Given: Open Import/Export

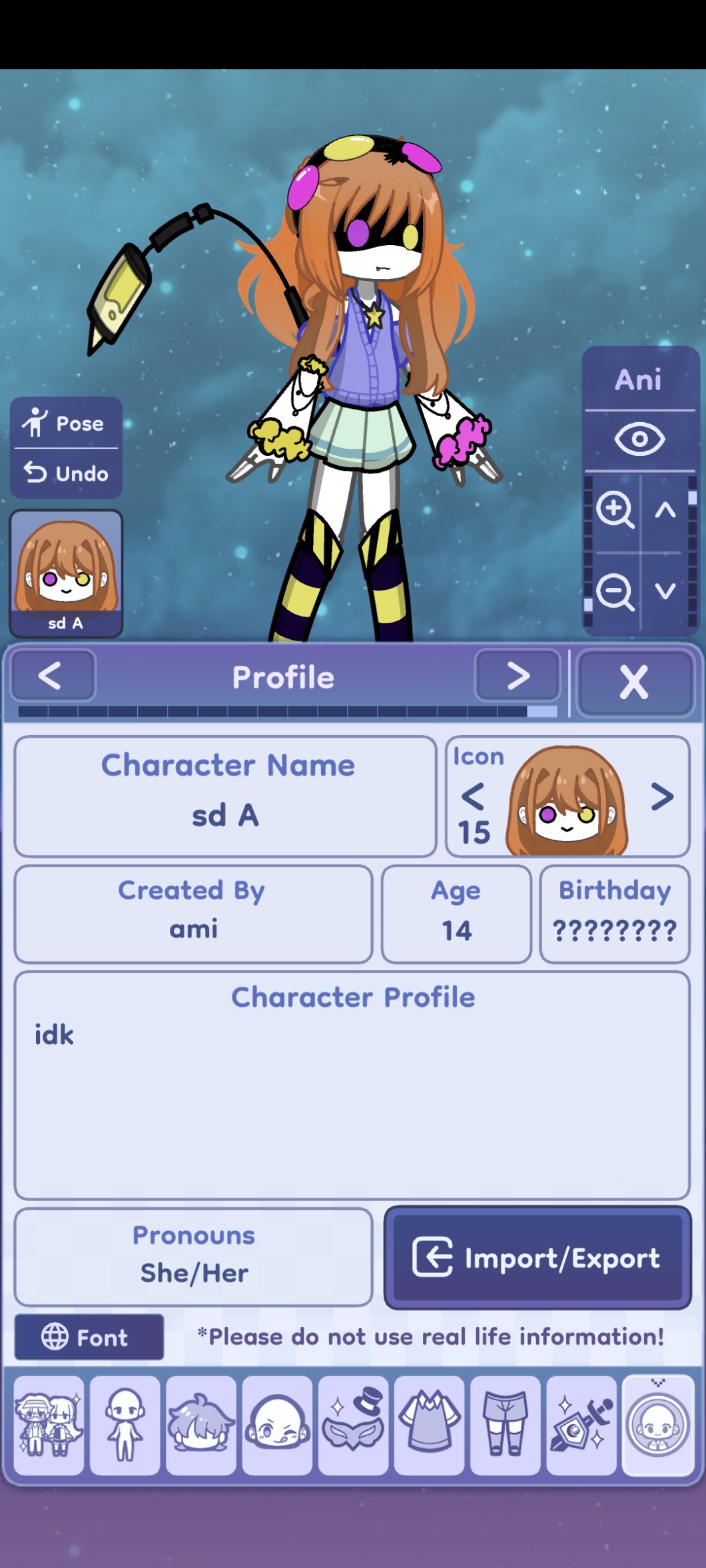Looking at the screenshot, I should tap(537, 1257).
